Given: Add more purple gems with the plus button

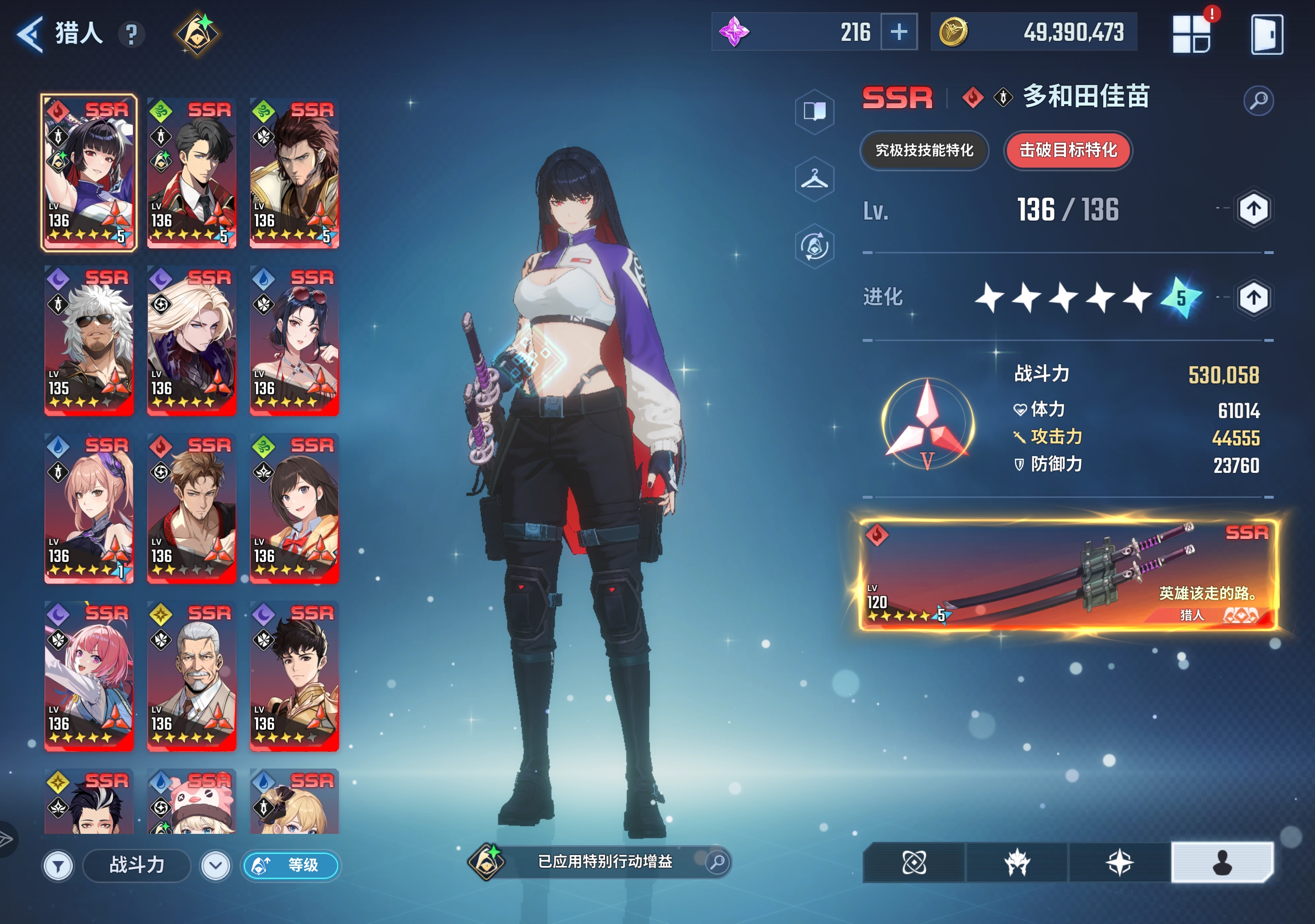Looking at the screenshot, I should [898, 32].
